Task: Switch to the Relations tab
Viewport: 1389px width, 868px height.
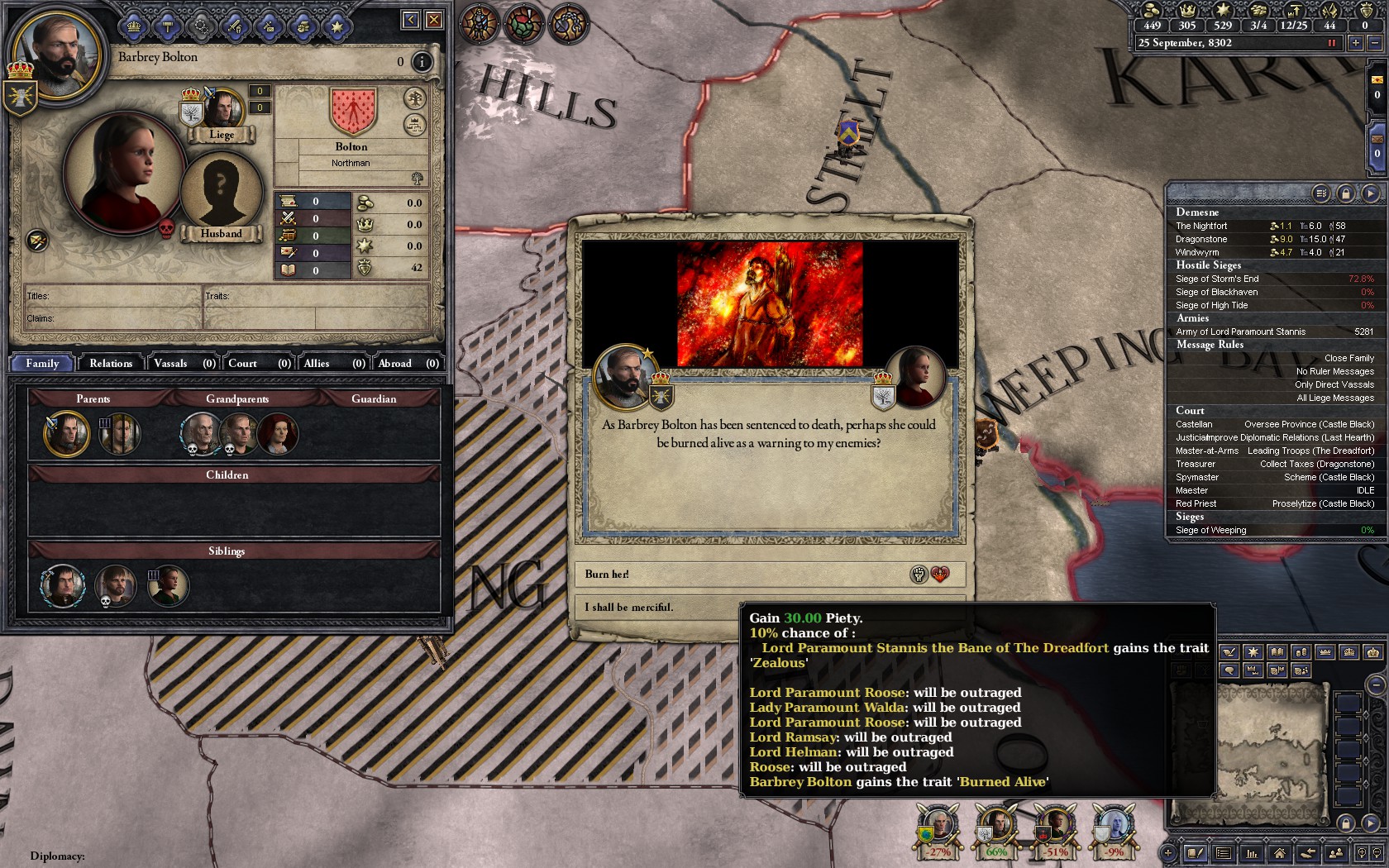Action: point(111,363)
